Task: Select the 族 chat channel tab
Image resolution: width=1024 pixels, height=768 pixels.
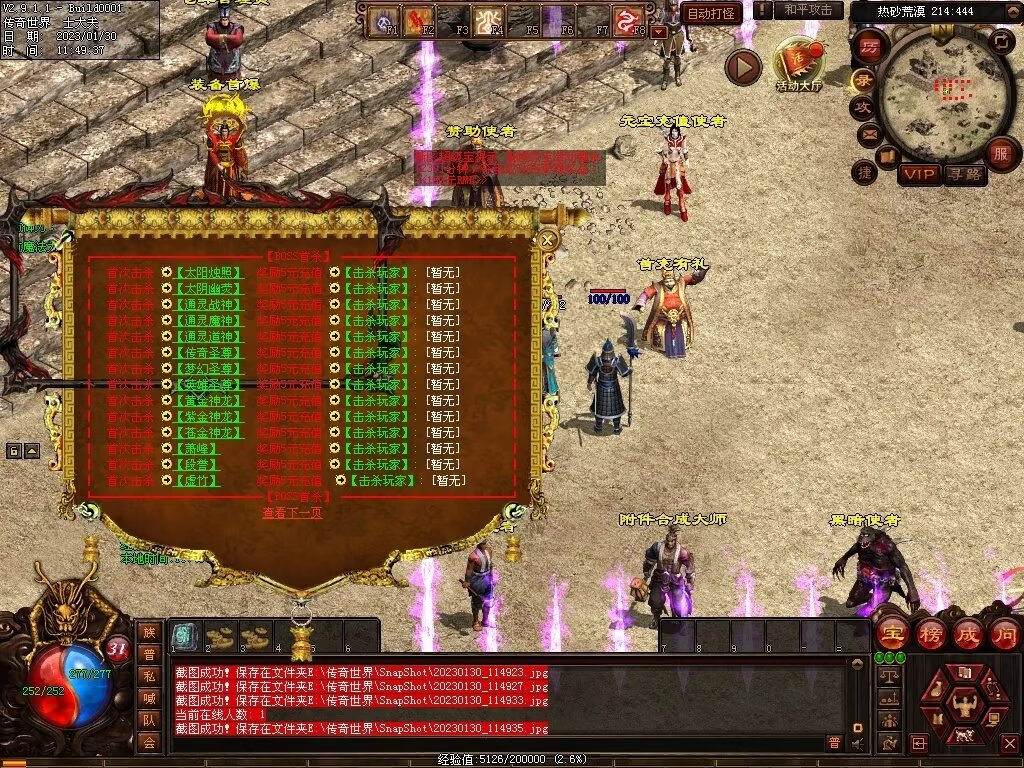Action: (149, 632)
